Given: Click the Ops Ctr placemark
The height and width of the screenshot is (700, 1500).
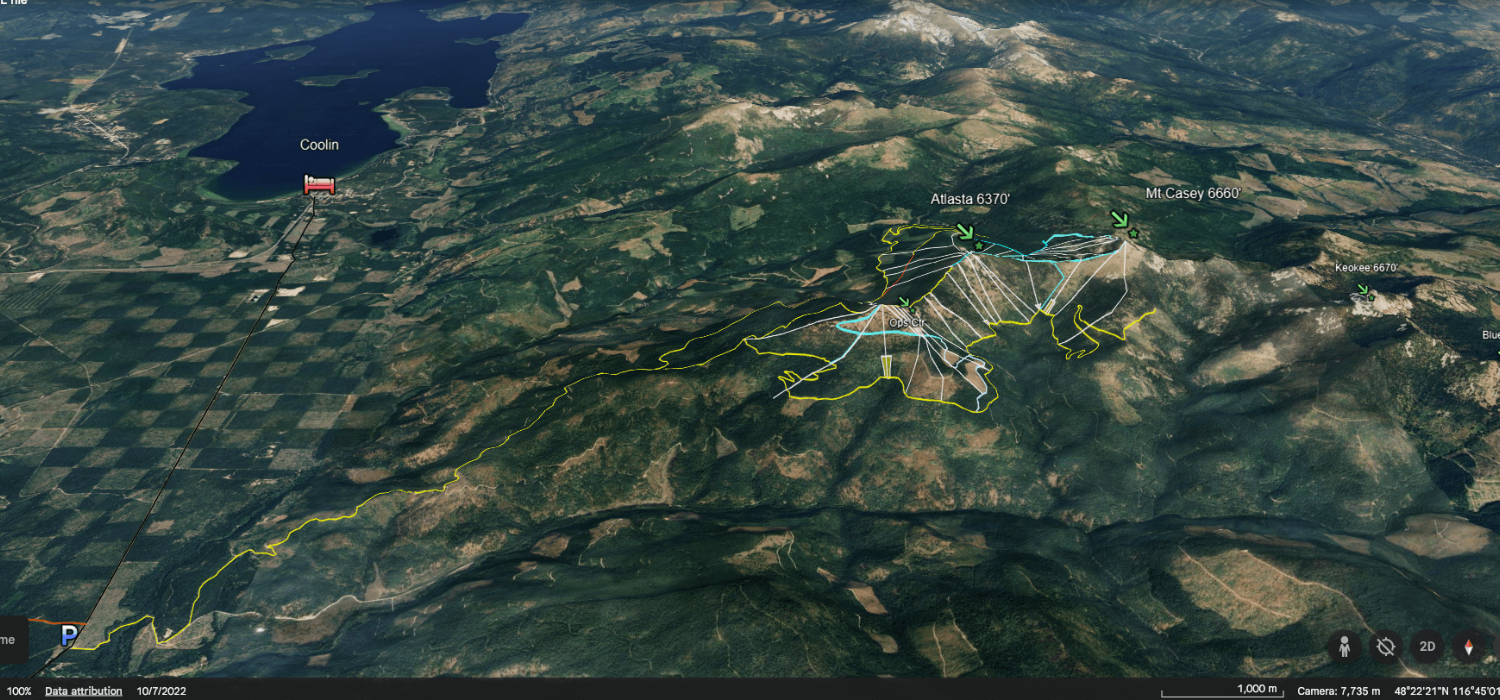Looking at the screenshot, I should coord(904,303).
